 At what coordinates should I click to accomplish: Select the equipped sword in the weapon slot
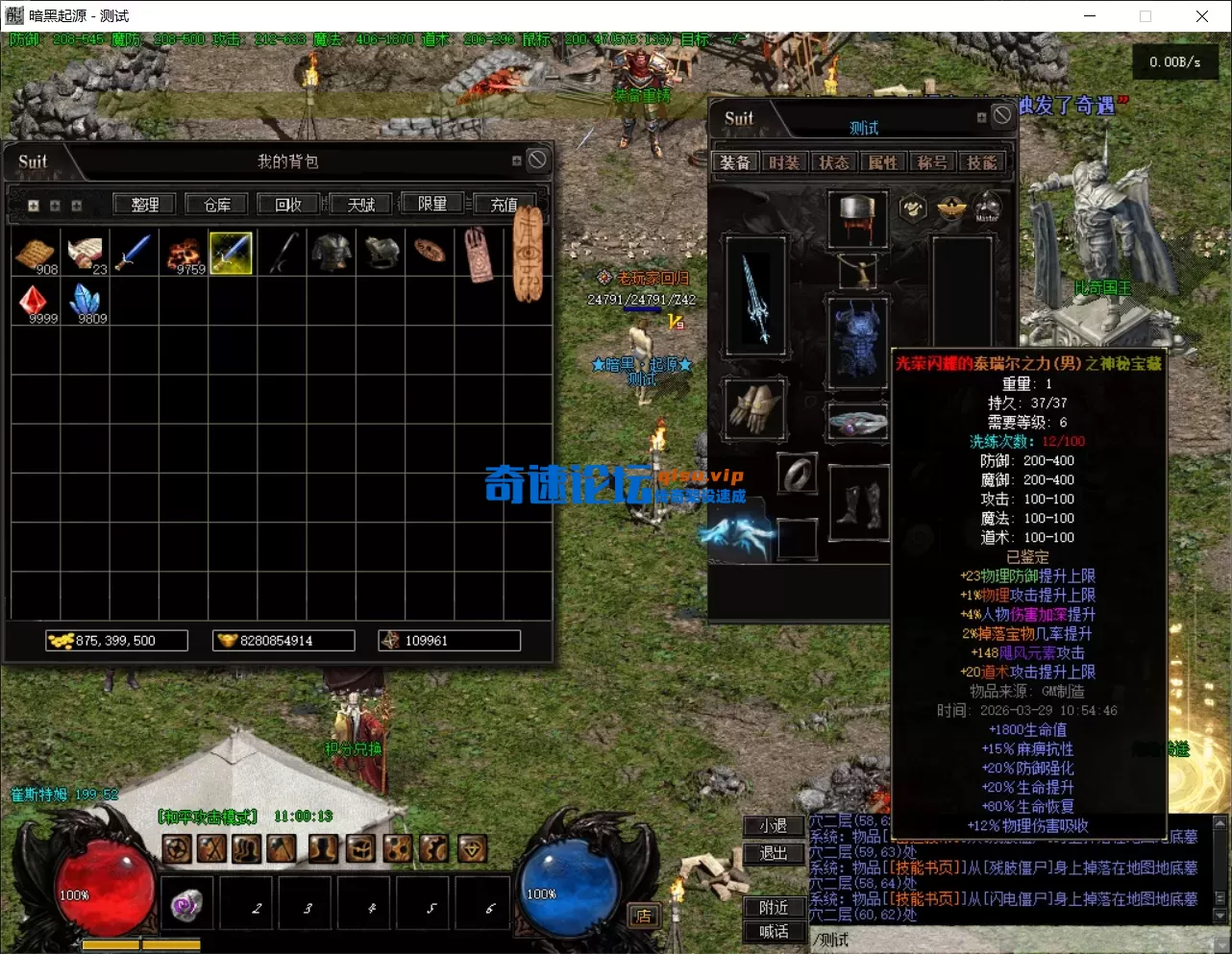[x=756, y=299]
